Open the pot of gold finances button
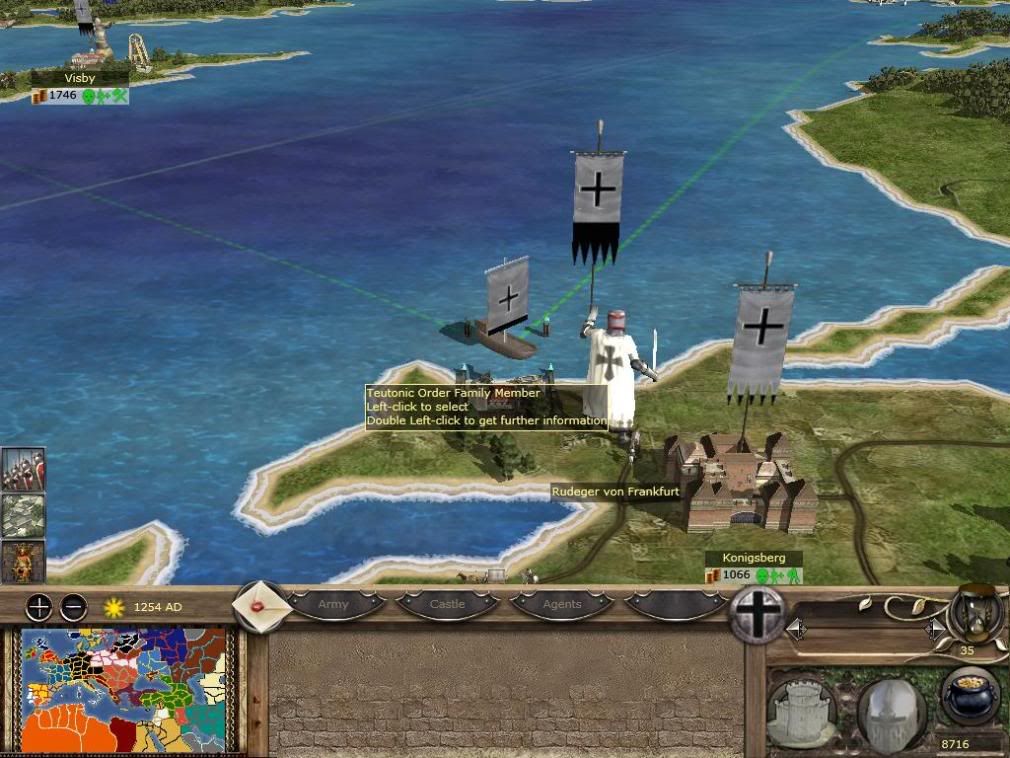This screenshot has width=1010, height=758. 969,696
